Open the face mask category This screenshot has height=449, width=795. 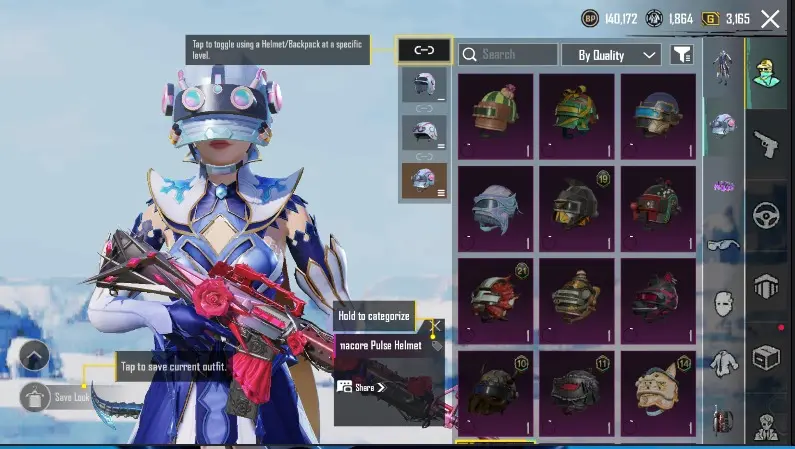tap(720, 301)
